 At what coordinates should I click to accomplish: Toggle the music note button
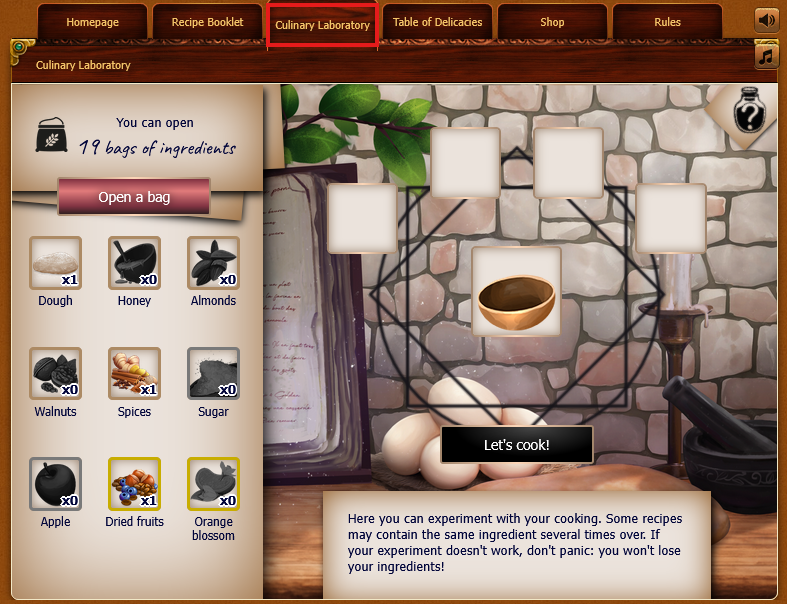(767, 56)
